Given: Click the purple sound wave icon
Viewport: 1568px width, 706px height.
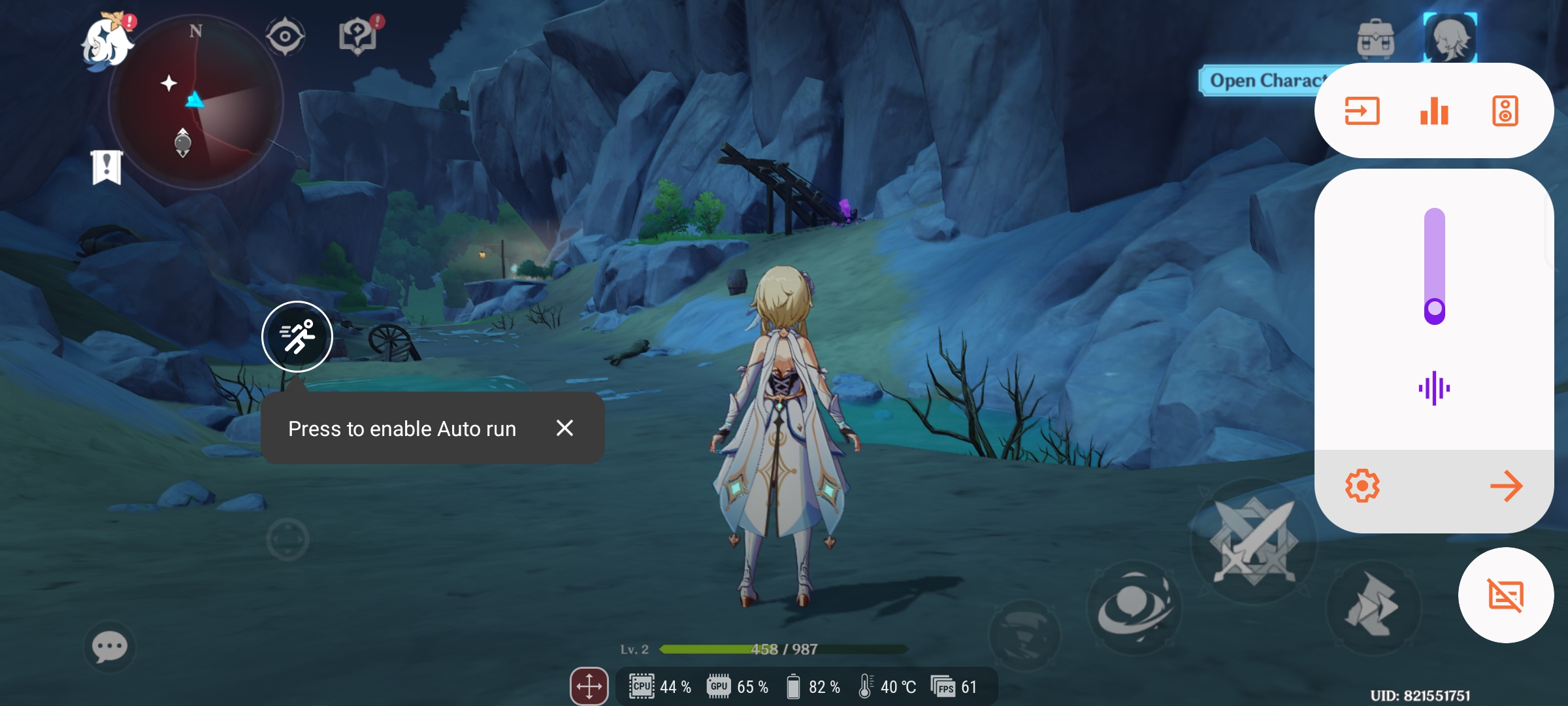Looking at the screenshot, I should click(1434, 388).
